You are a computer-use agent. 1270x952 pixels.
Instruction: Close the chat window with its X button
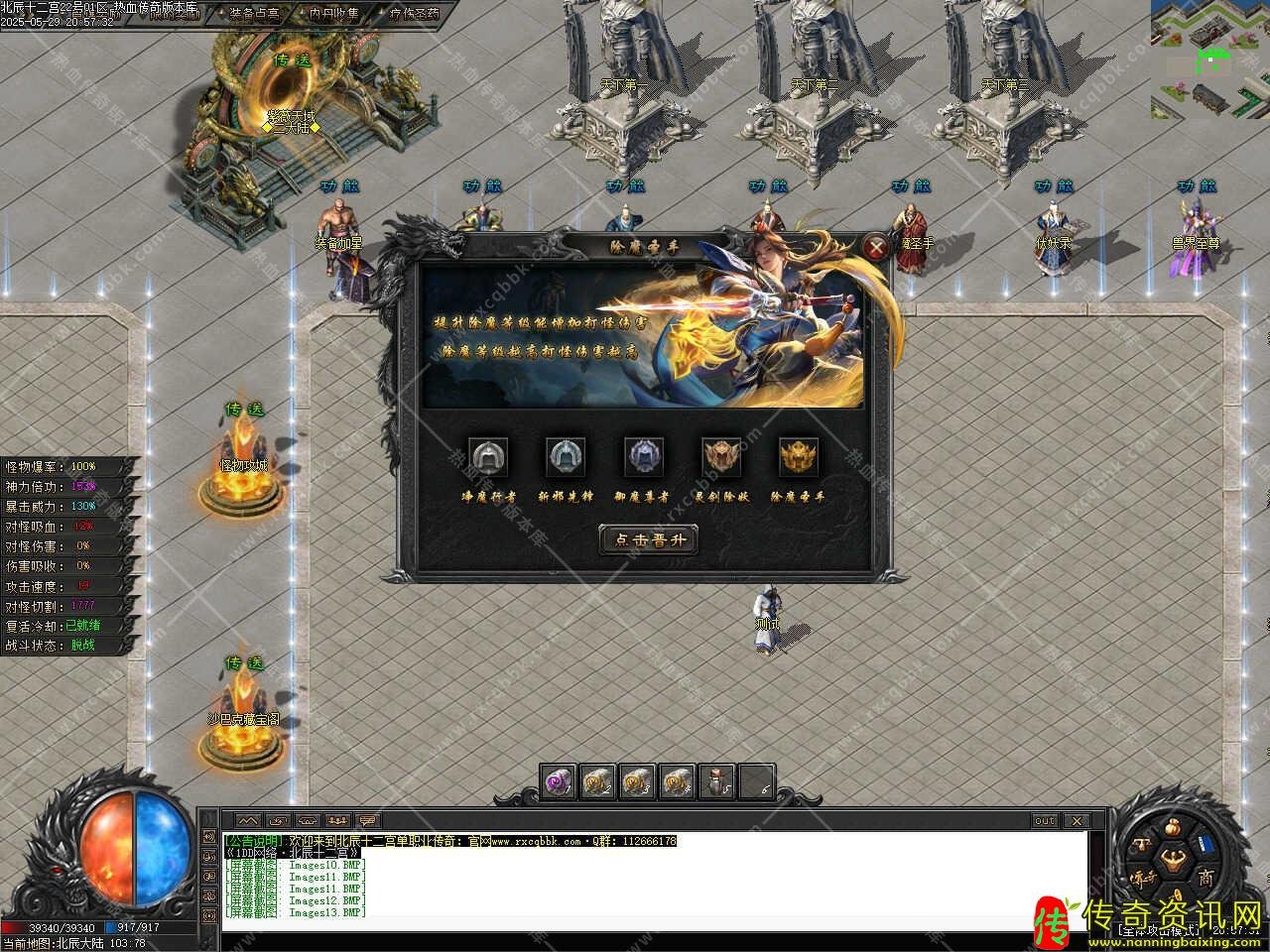[1077, 821]
